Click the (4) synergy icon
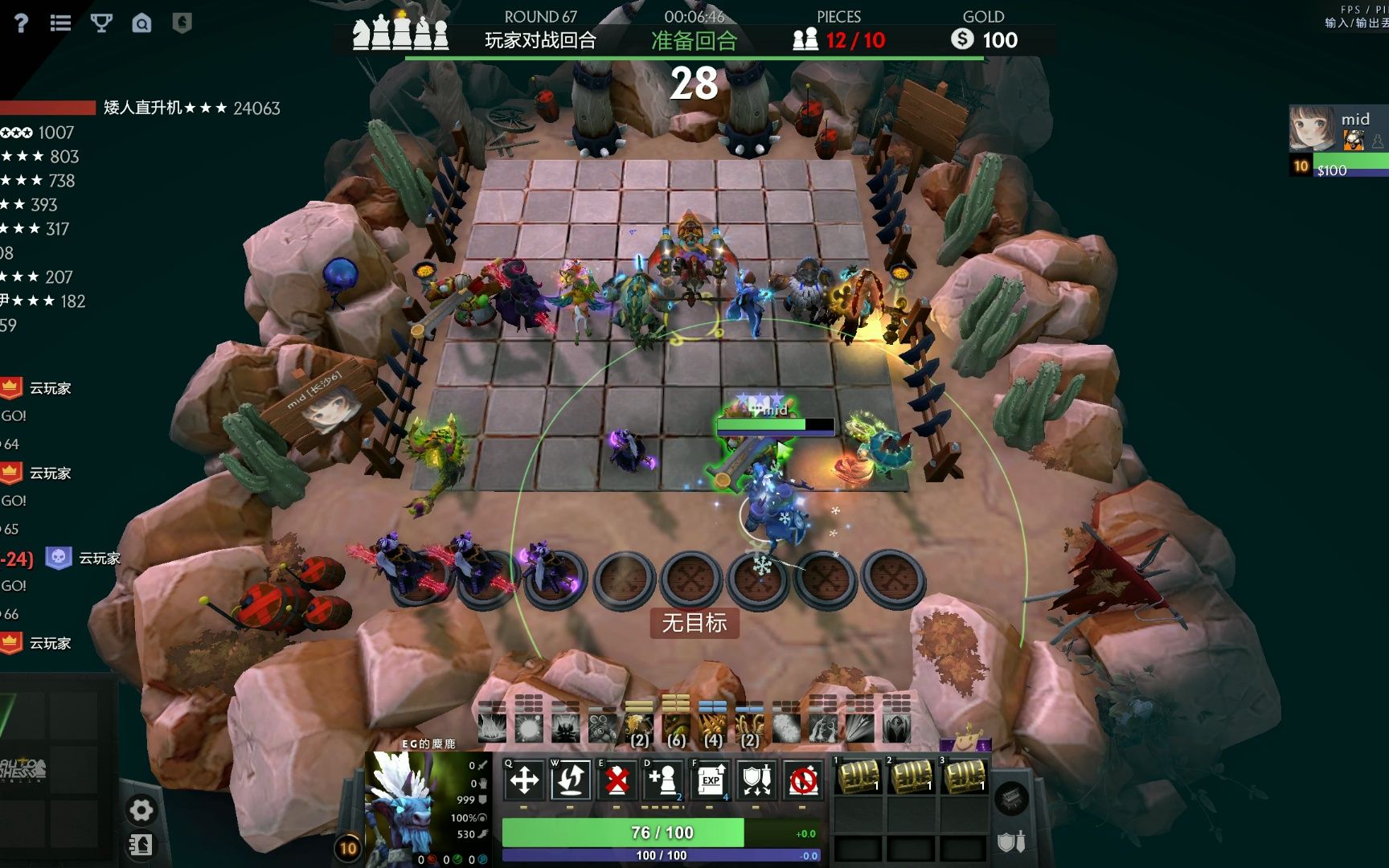The image size is (1389, 868). 713,728
